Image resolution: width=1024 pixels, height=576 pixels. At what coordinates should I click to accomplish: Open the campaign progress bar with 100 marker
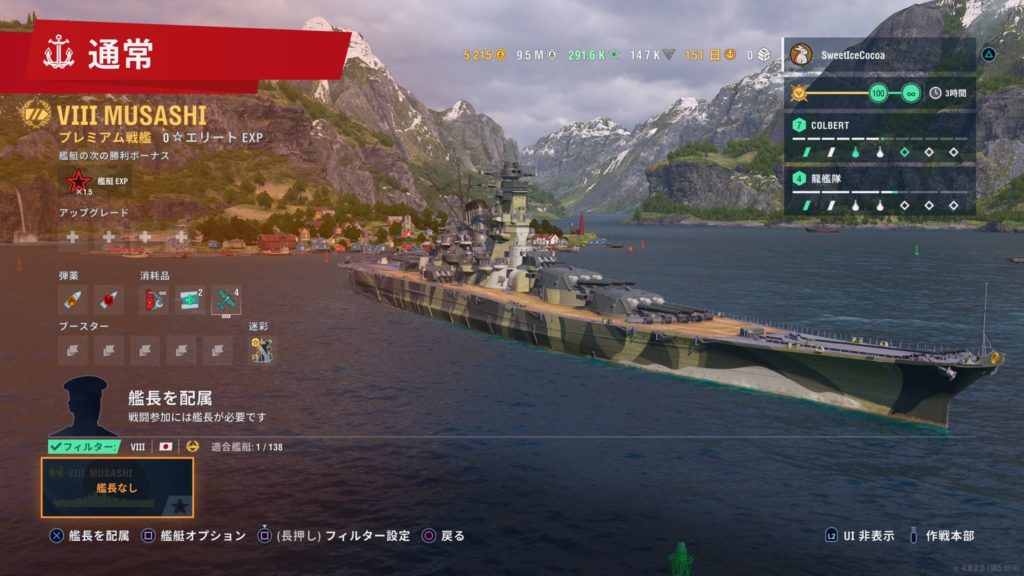point(856,93)
